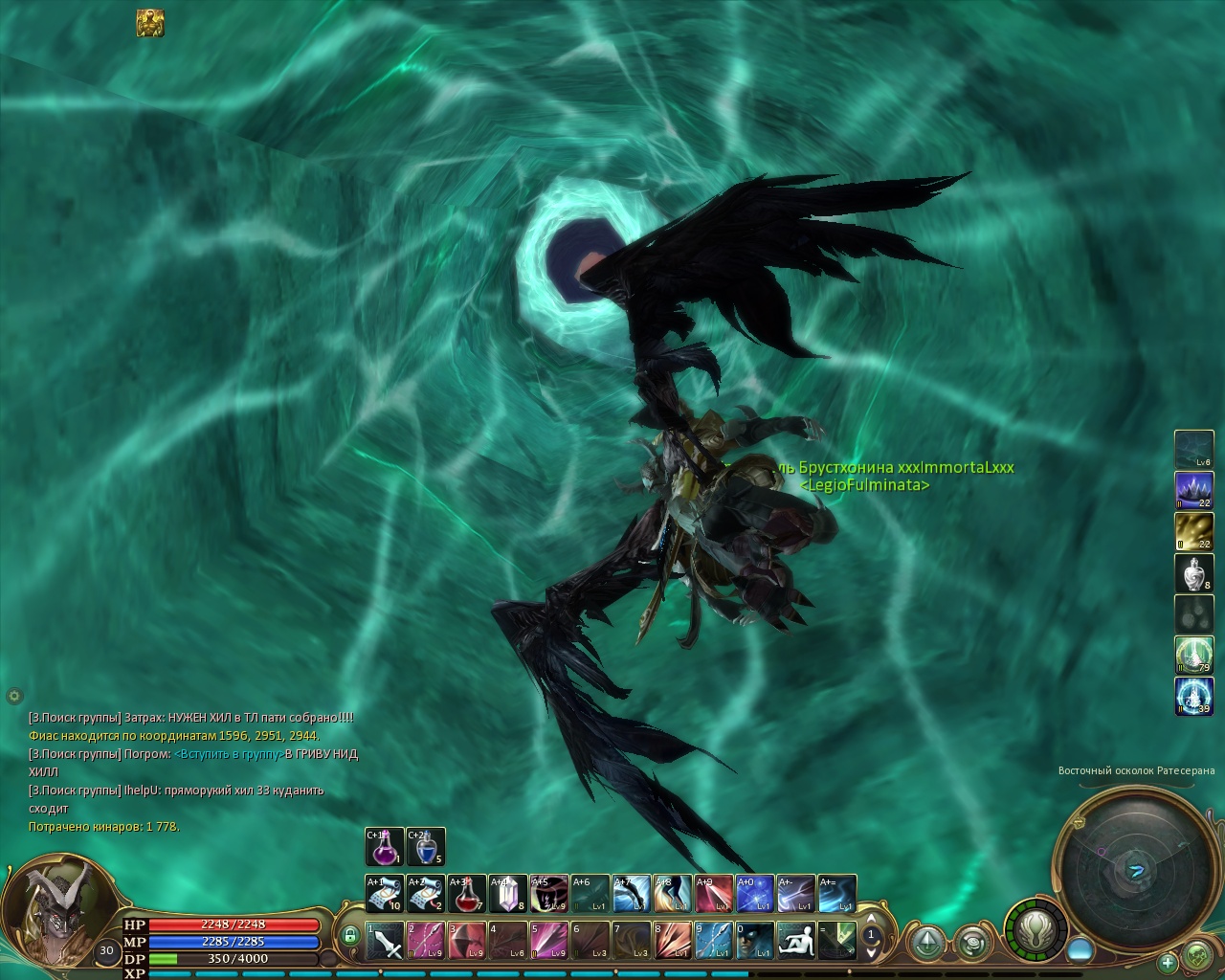
Task: Activate the red spear skill in slot A+9
Action: tap(714, 894)
